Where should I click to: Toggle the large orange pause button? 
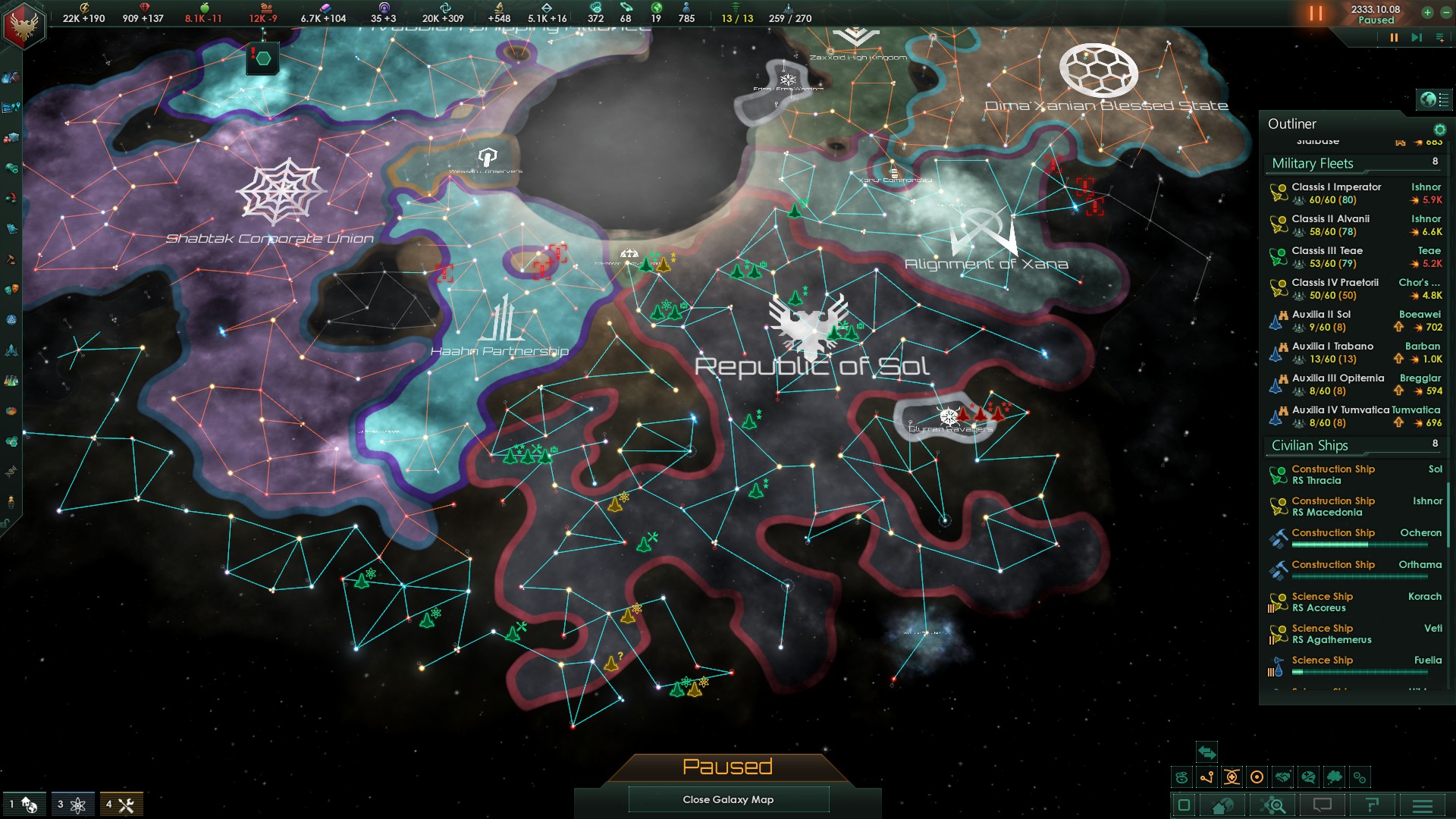tap(1316, 14)
